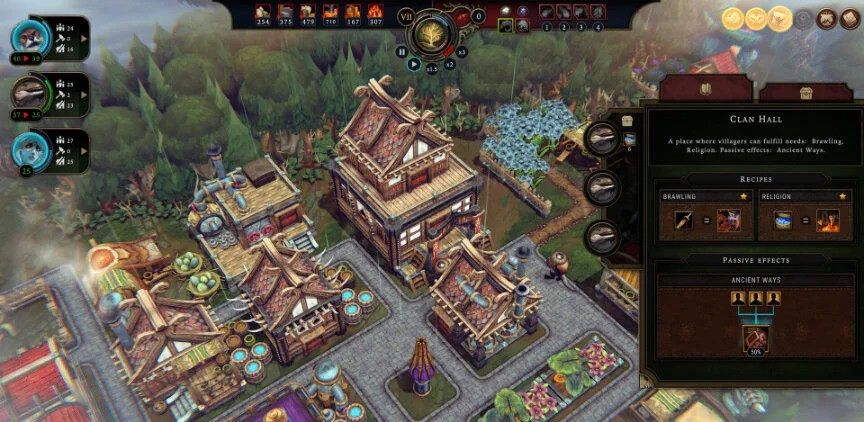Pause the game with the pause button
Image resolution: width=864 pixels, height=422 pixels.
[403, 50]
